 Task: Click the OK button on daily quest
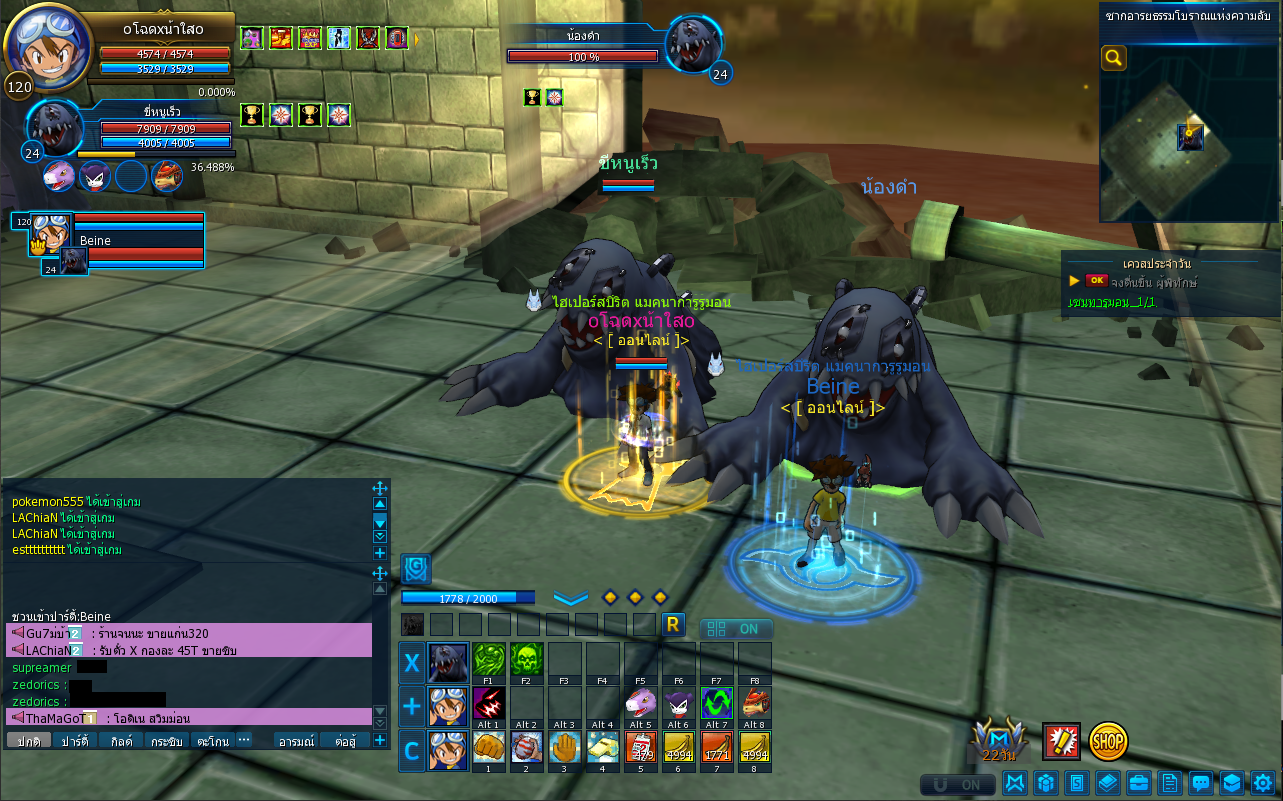tap(1097, 281)
